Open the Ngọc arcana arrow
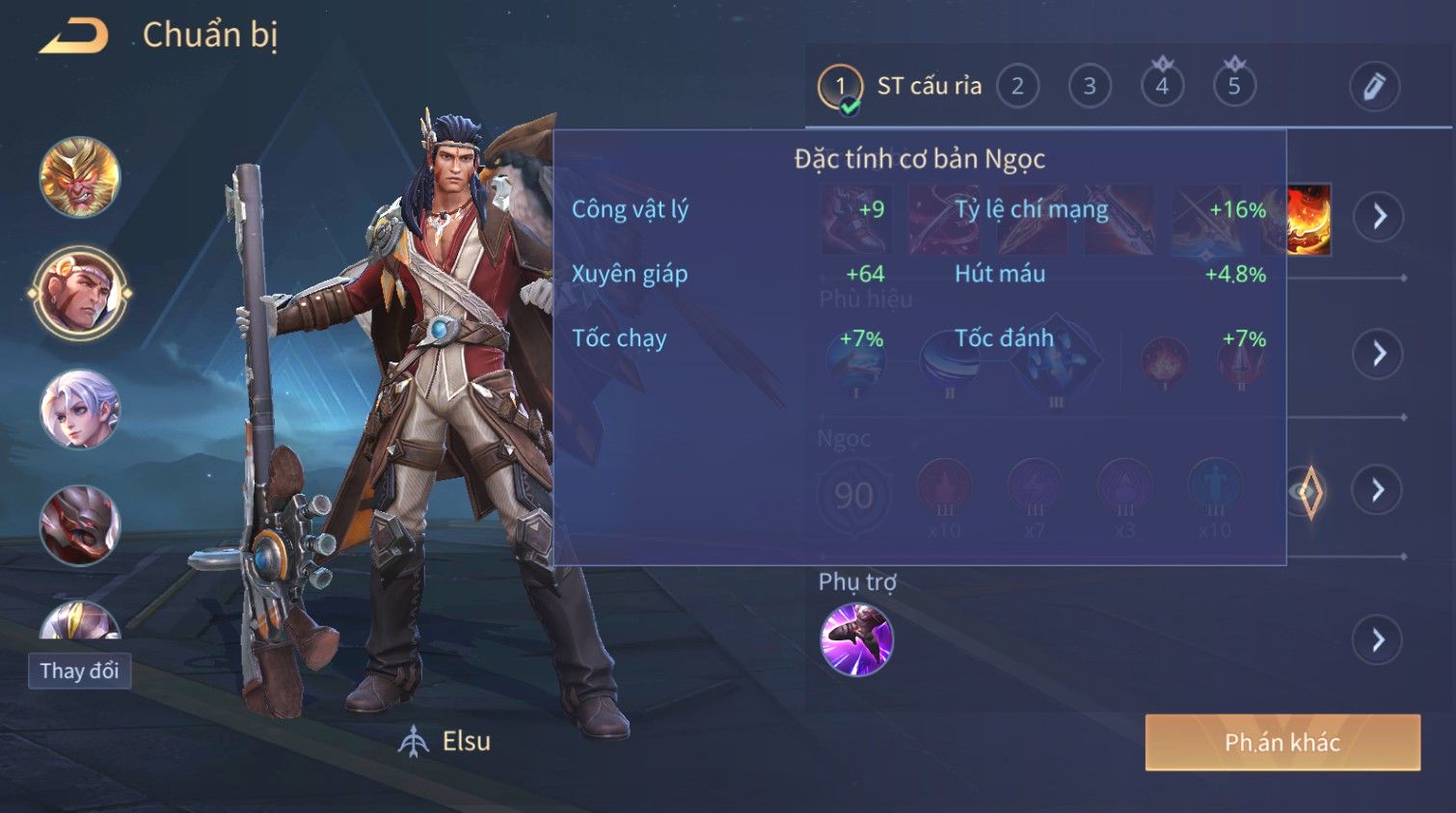This screenshot has height=813, width=1456. click(x=1378, y=491)
